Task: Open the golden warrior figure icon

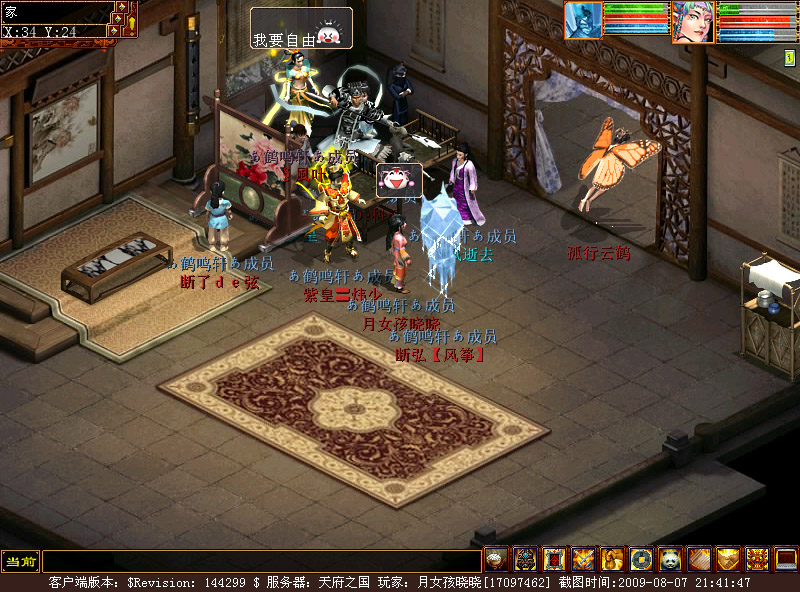Action: pyautogui.click(x=612, y=560)
